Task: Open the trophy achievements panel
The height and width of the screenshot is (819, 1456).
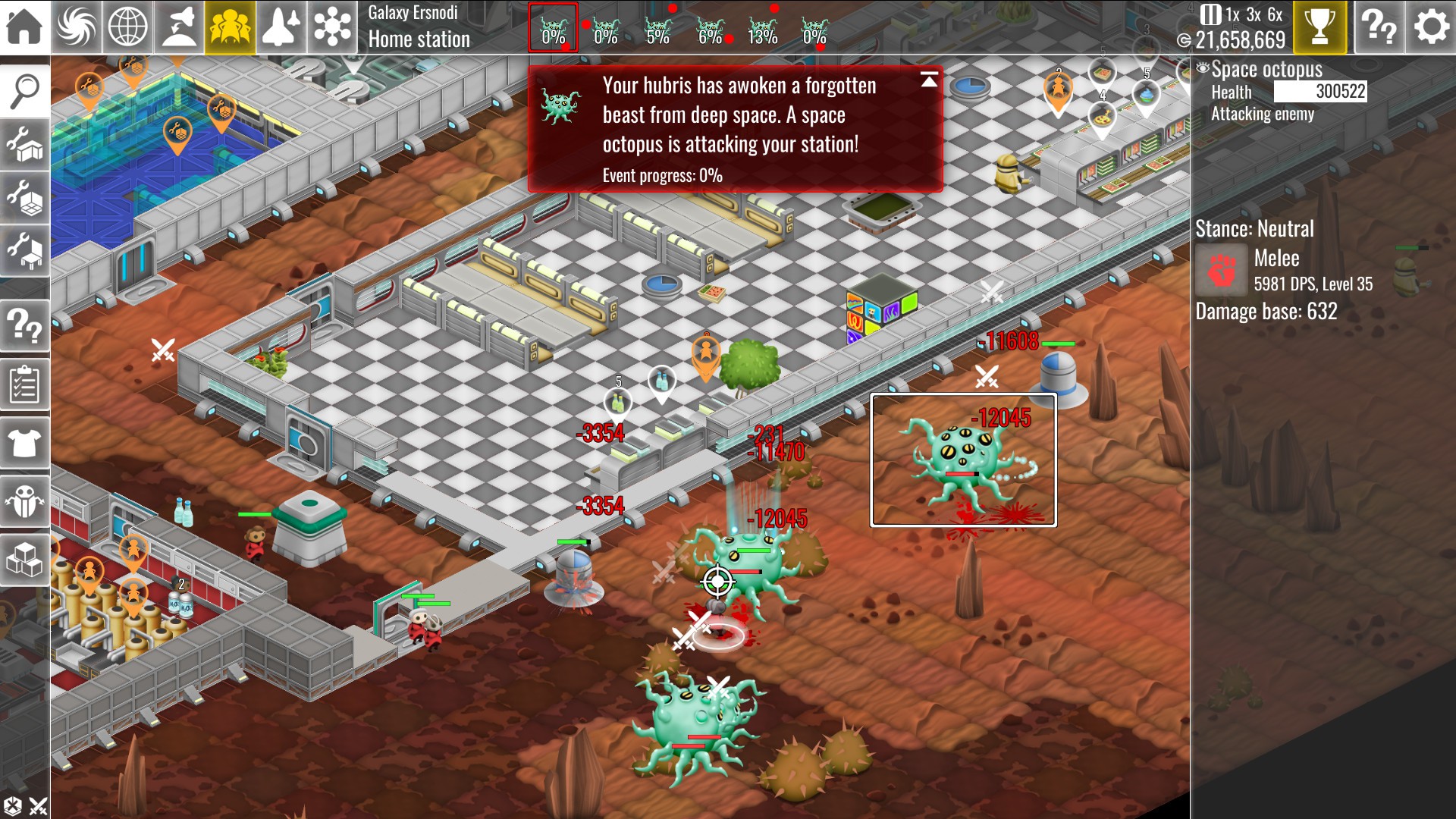Action: pos(1319,27)
